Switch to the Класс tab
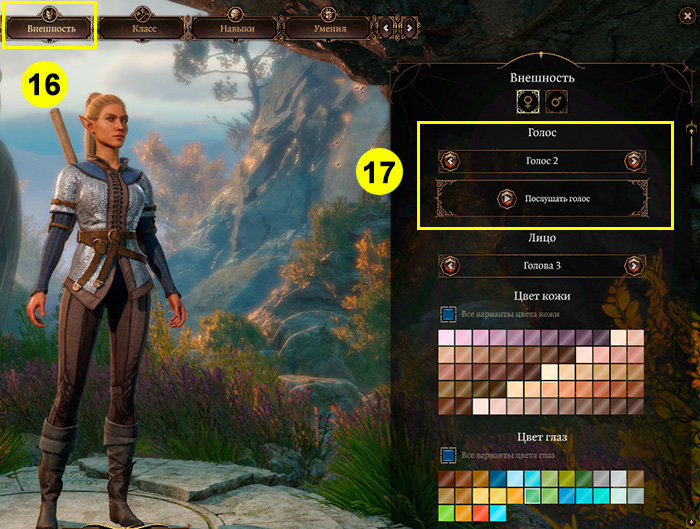This screenshot has height=529, width=700. point(143,28)
